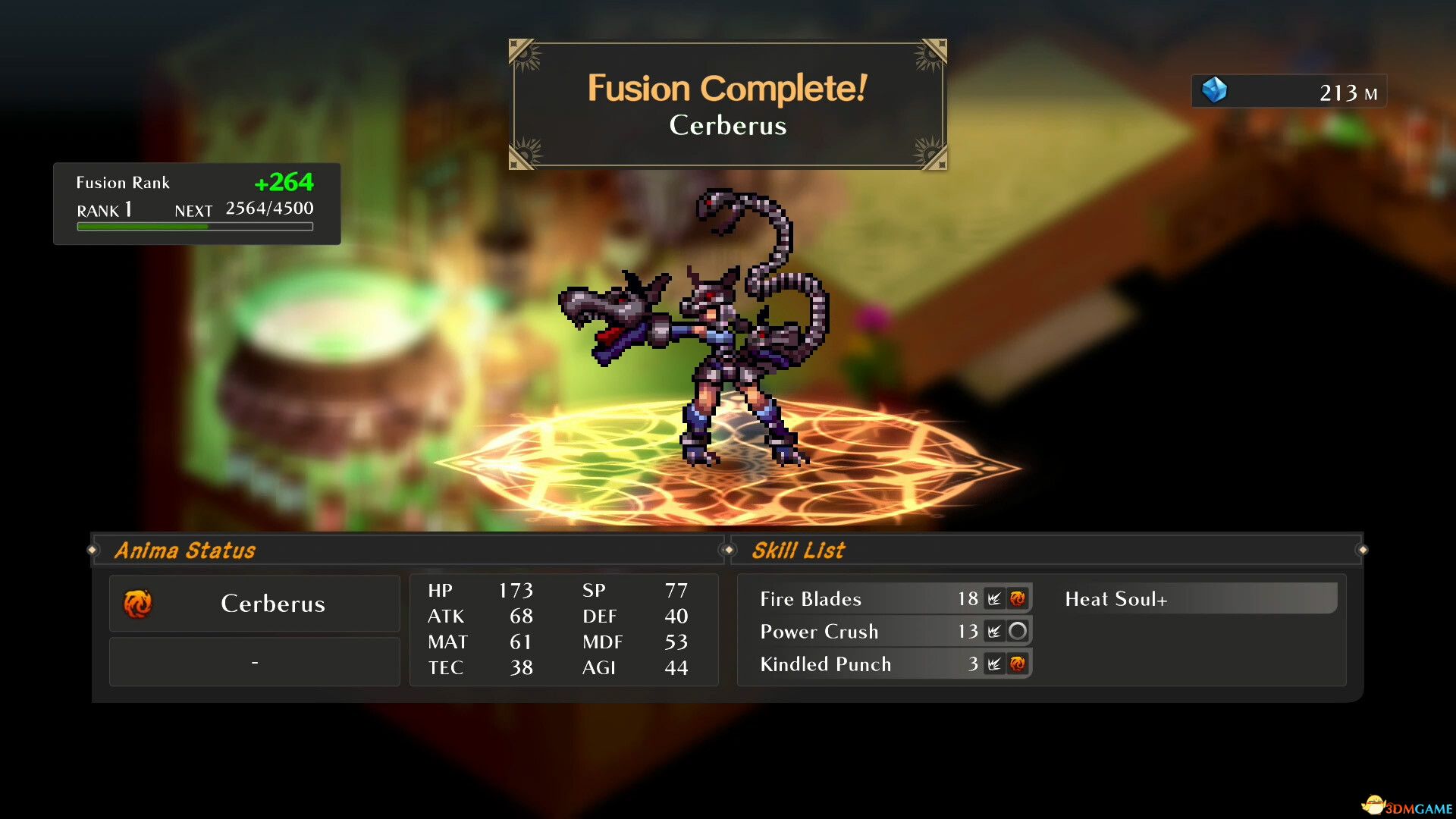The width and height of the screenshot is (1456, 819).
Task: Click the physical attack icon next to Power Crush
Action: click(x=994, y=631)
